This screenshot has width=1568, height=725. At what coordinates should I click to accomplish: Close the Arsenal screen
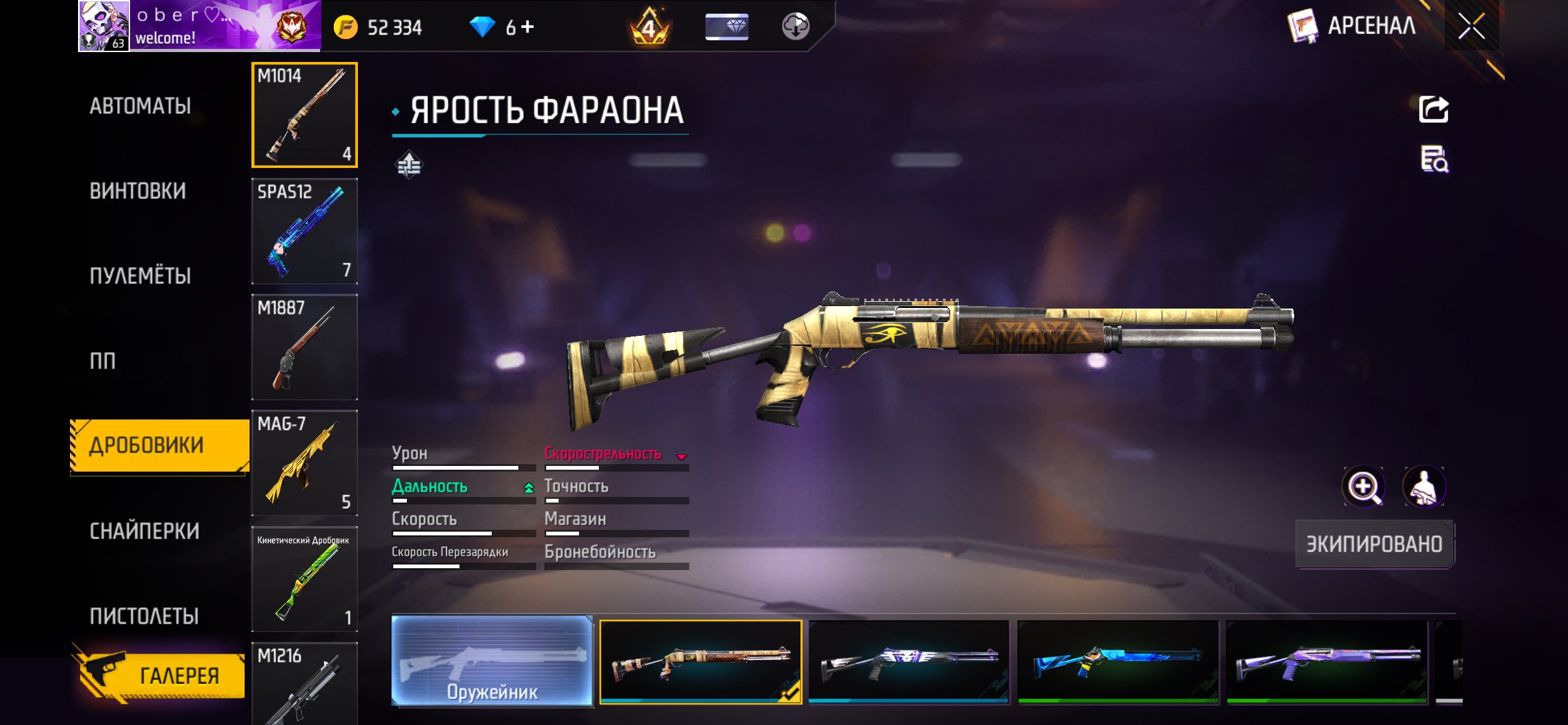1471,26
